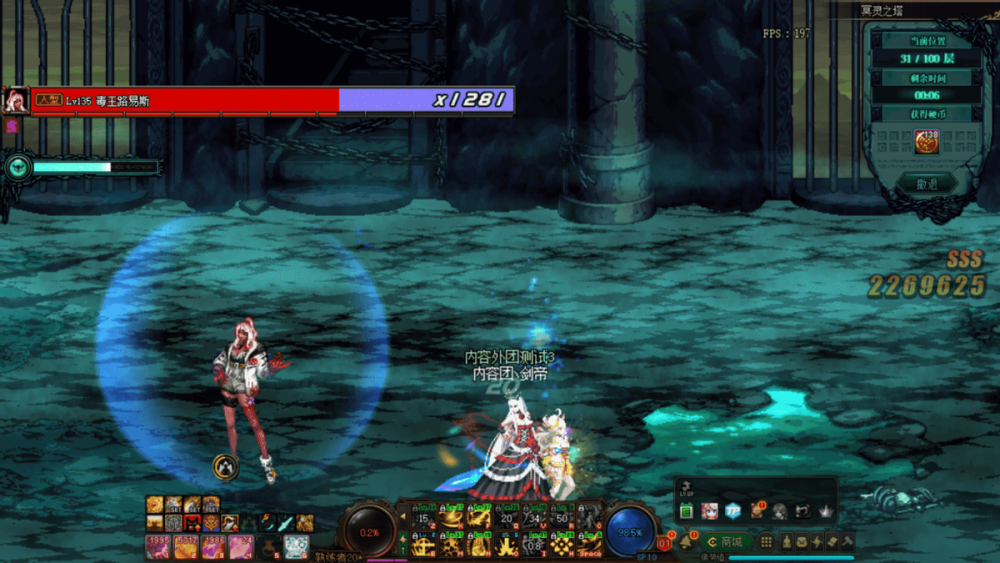The image size is (1000, 563).
Task: Click the pink-haired character portrait icon
Action: 710,511
